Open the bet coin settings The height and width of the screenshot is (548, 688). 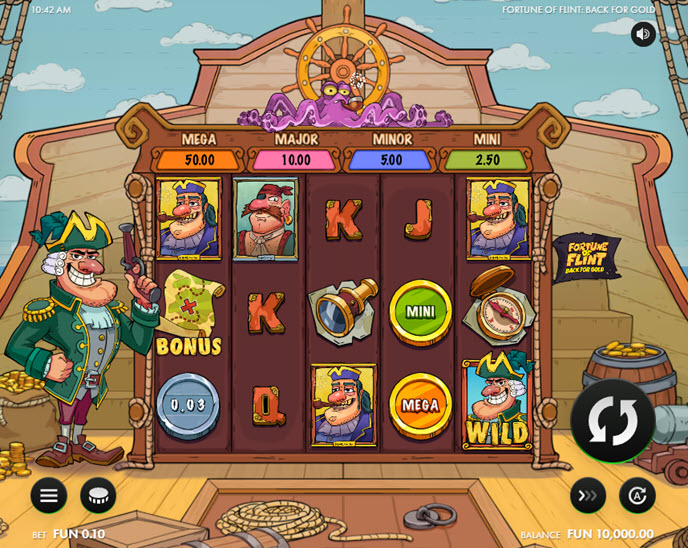click(98, 495)
